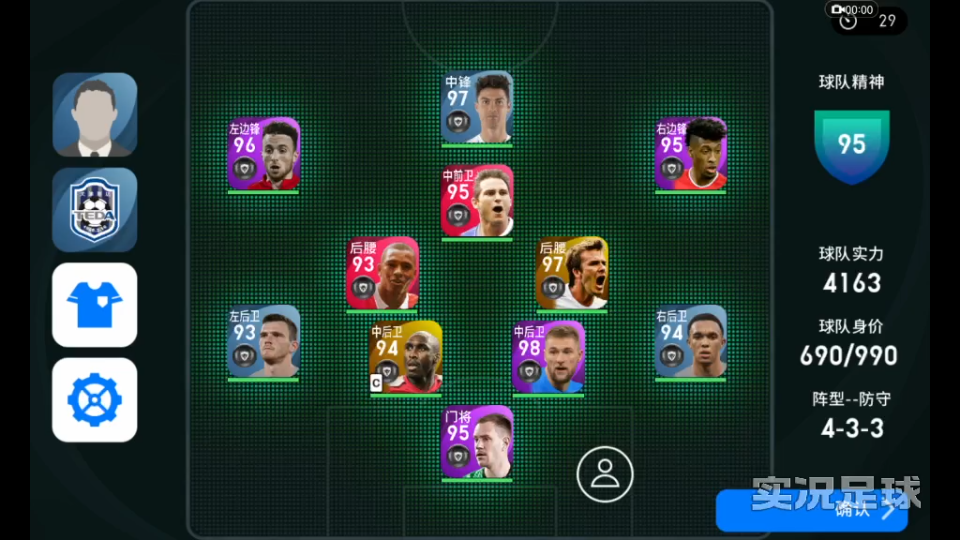The width and height of the screenshot is (960, 540).
Task: Select the 94-rated right back card
Action: tap(691, 342)
